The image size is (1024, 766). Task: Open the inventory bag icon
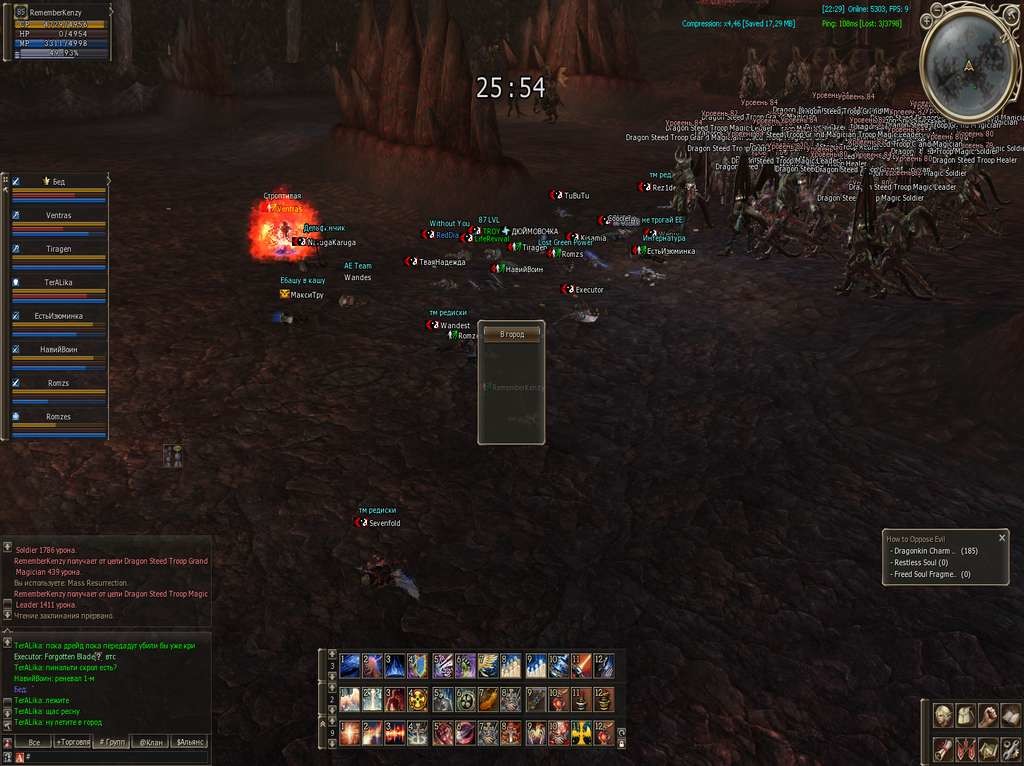[964, 716]
